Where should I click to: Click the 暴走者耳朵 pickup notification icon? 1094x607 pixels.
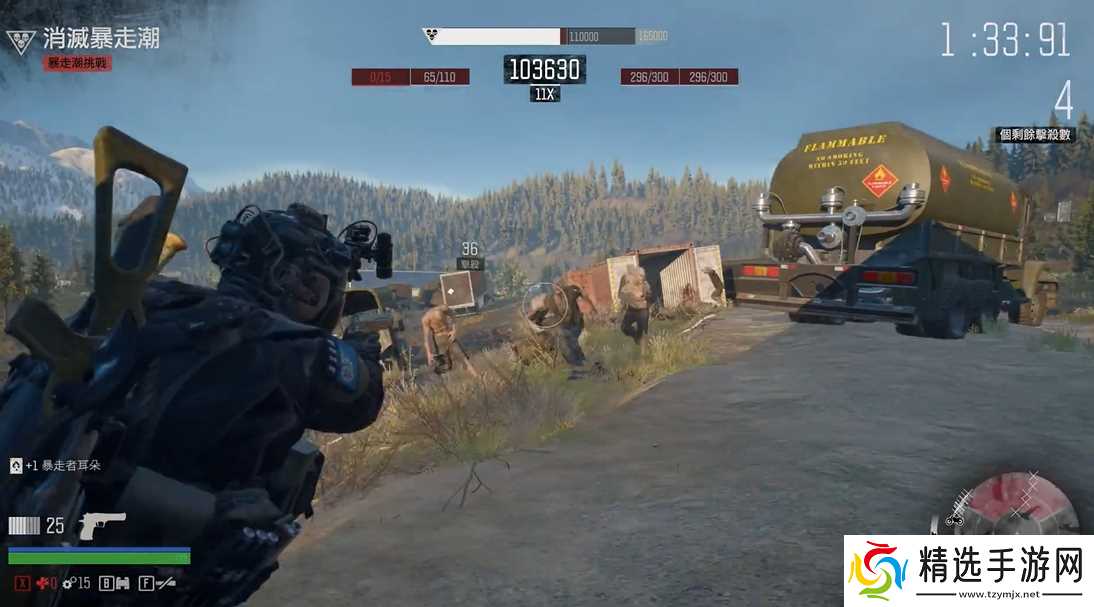pyautogui.click(x=15, y=465)
